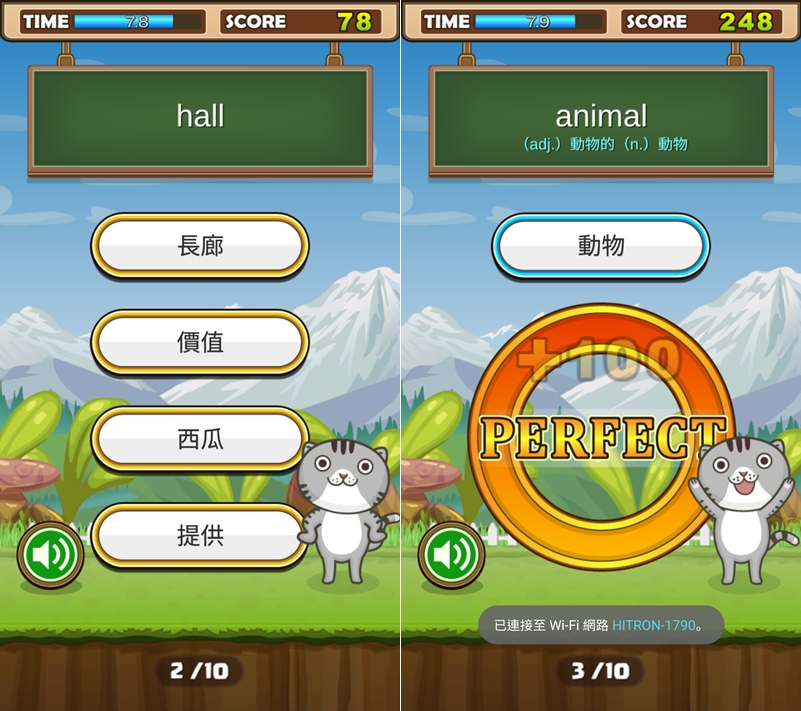This screenshot has width=801, height=711.
Task: Choose the answer 長廊
Action: pos(200,245)
